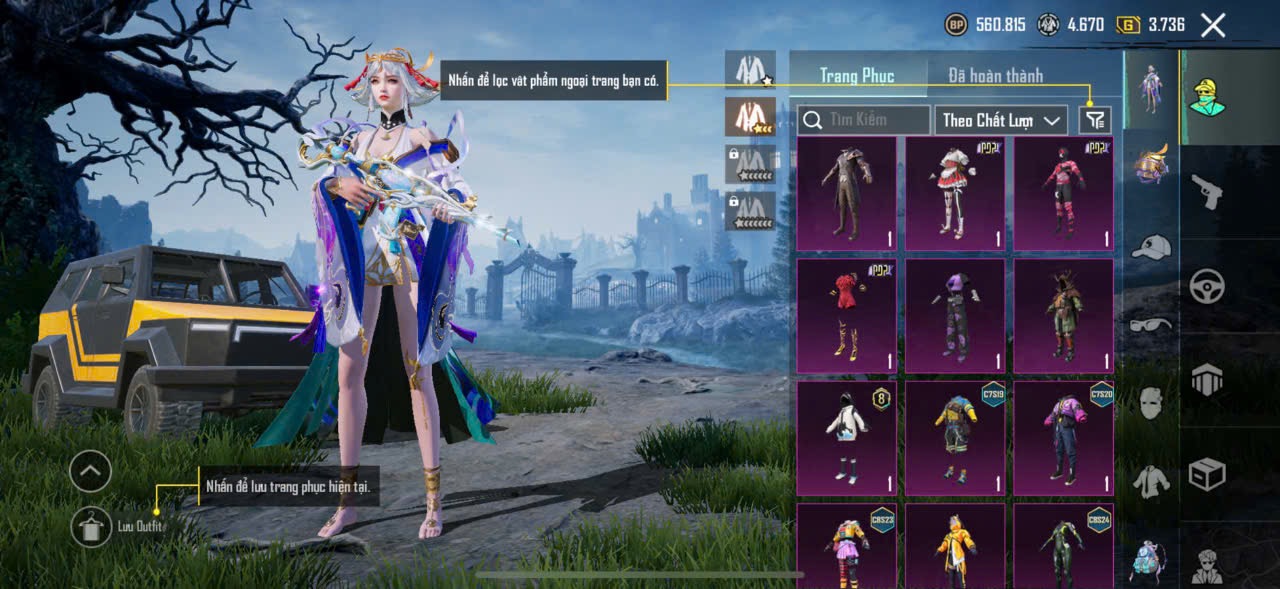Viewport: 1280px width, 589px height.
Task: Open the face mask category
Action: pos(1151,402)
